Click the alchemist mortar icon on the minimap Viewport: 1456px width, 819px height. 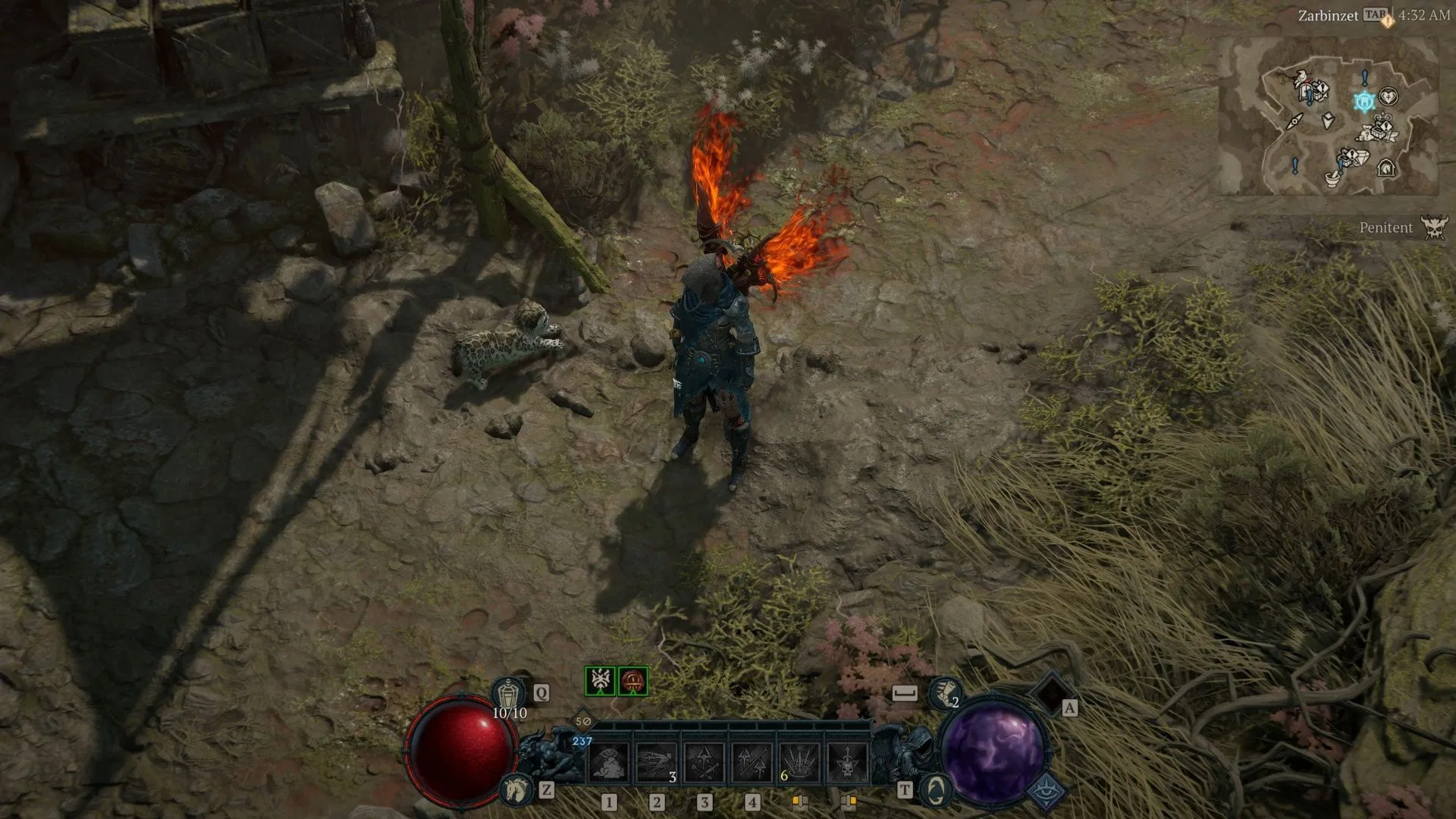[1332, 180]
